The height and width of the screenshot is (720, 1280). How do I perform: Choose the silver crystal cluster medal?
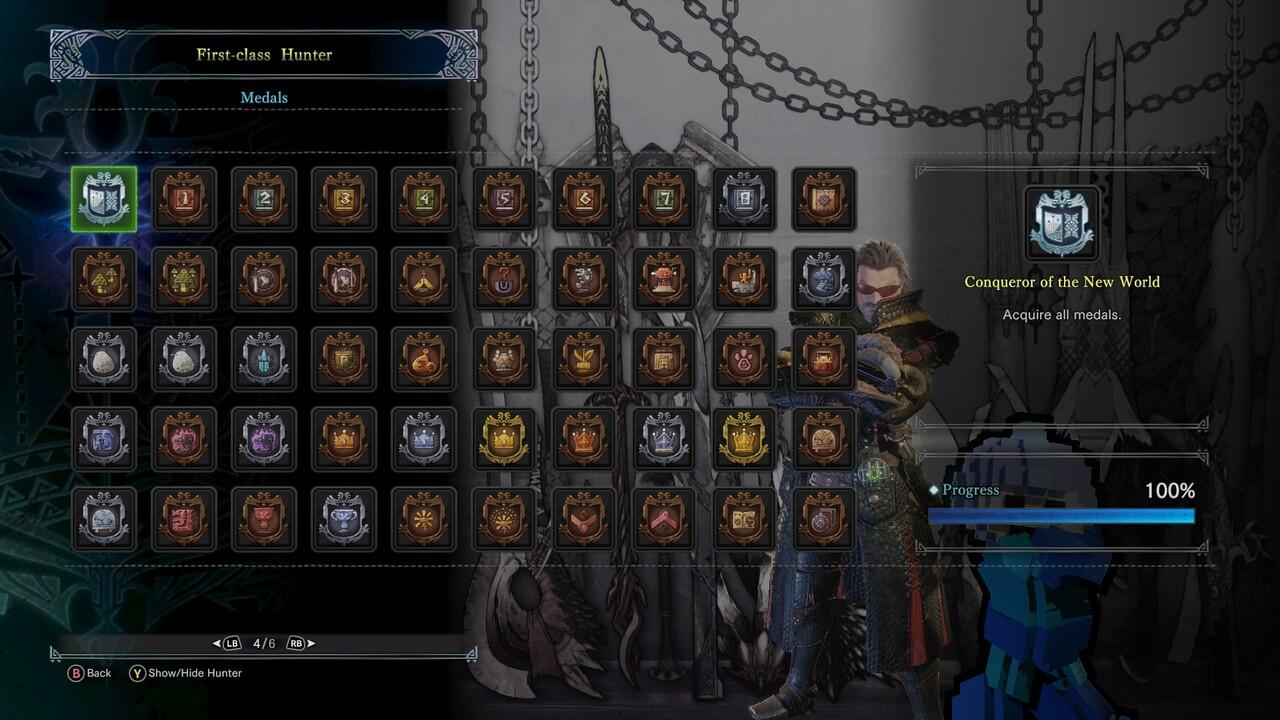click(264, 360)
